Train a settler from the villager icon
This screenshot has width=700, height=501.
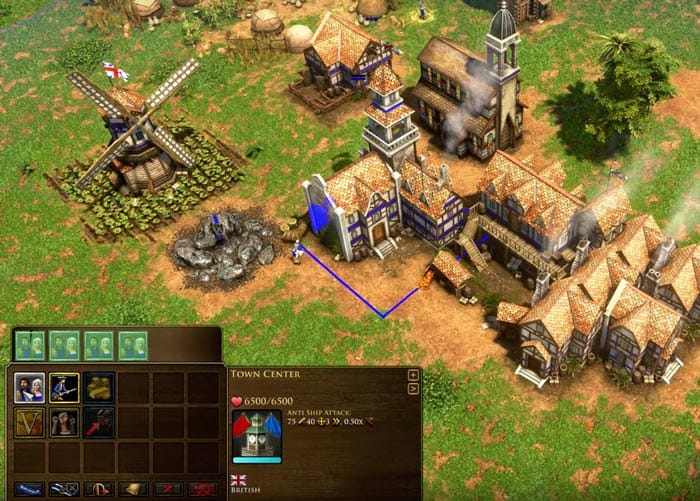click(29, 387)
